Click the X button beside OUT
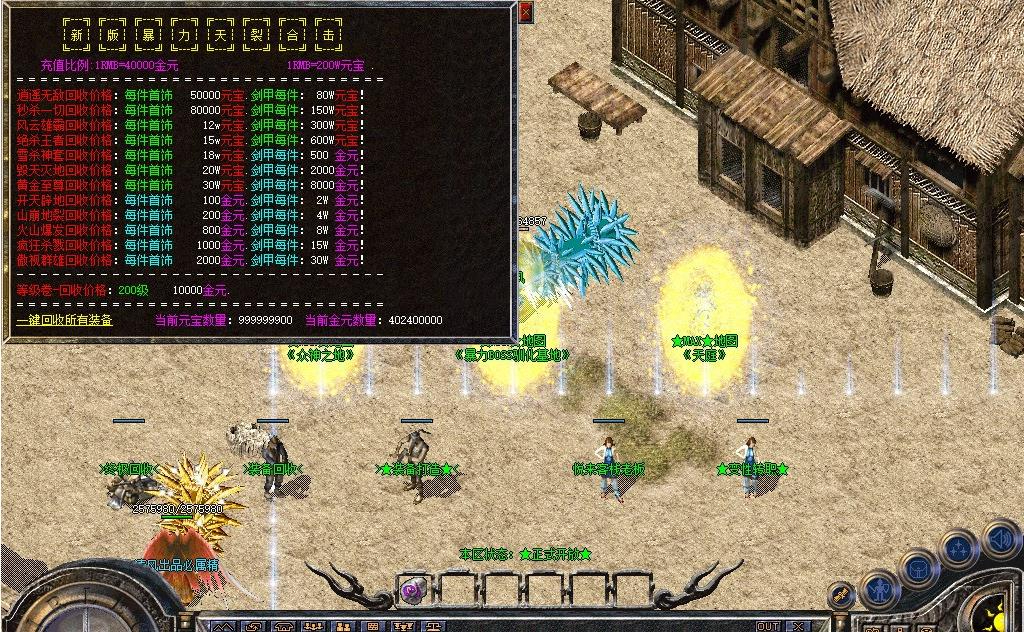The width and height of the screenshot is (1024, 632). [797, 626]
